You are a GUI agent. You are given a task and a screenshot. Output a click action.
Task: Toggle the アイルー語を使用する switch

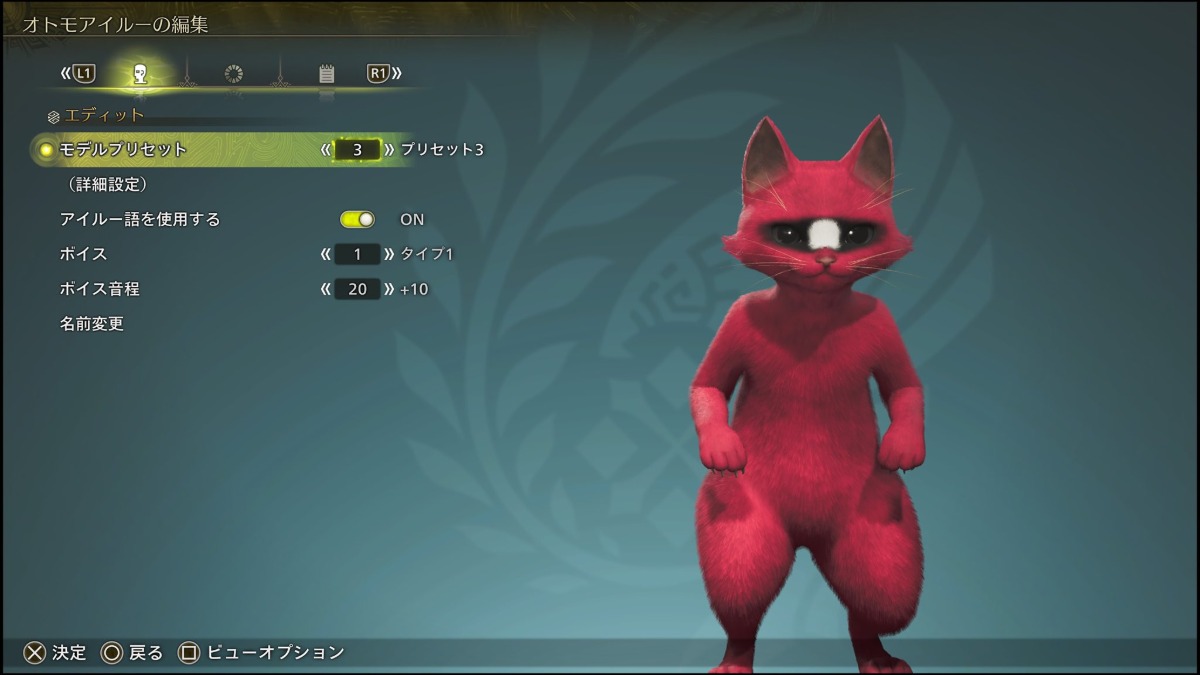click(x=357, y=219)
